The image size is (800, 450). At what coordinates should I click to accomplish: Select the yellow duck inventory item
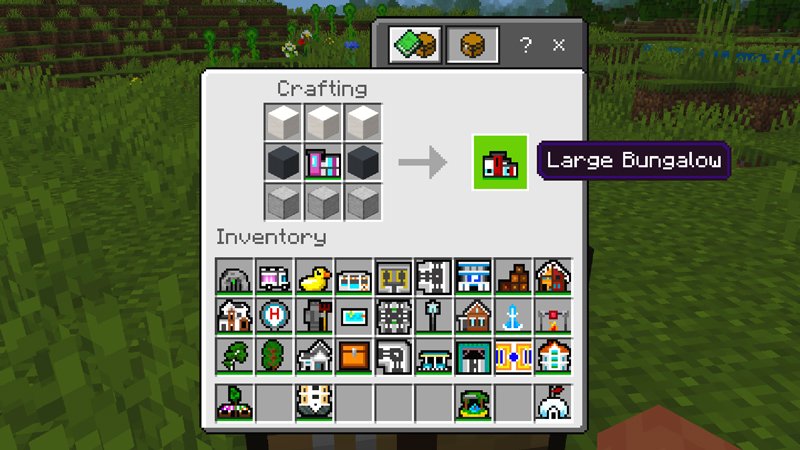click(x=315, y=277)
